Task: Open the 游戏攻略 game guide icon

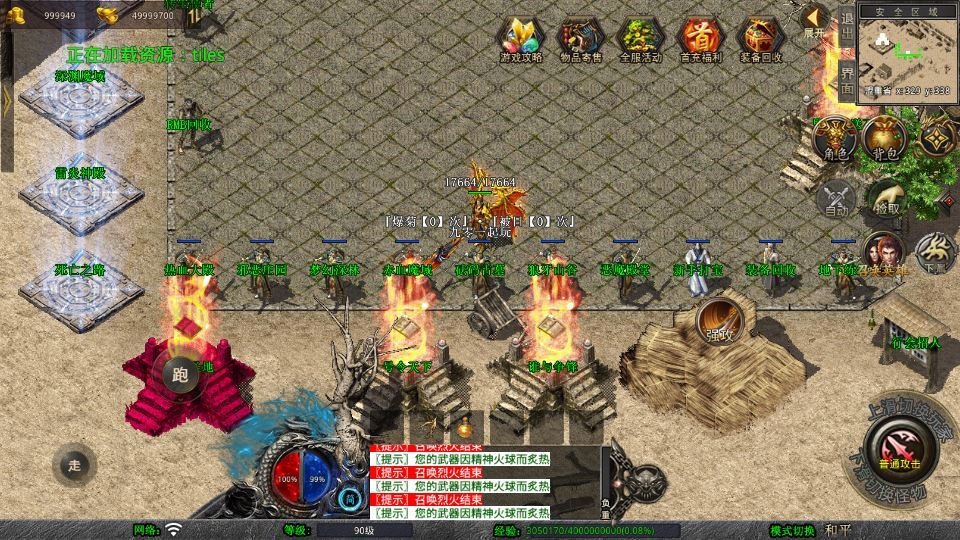Action: click(521, 38)
